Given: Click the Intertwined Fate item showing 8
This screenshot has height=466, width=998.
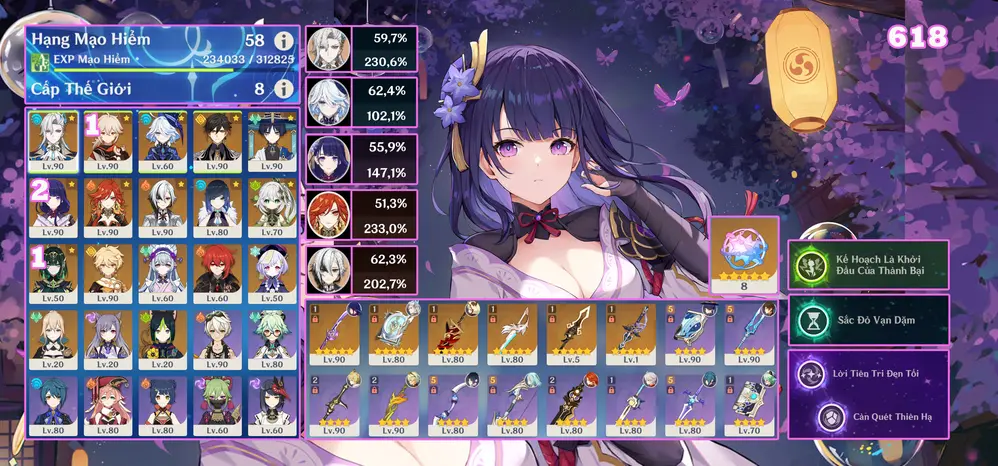Looking at the screenshot, I should click(743, 255).
